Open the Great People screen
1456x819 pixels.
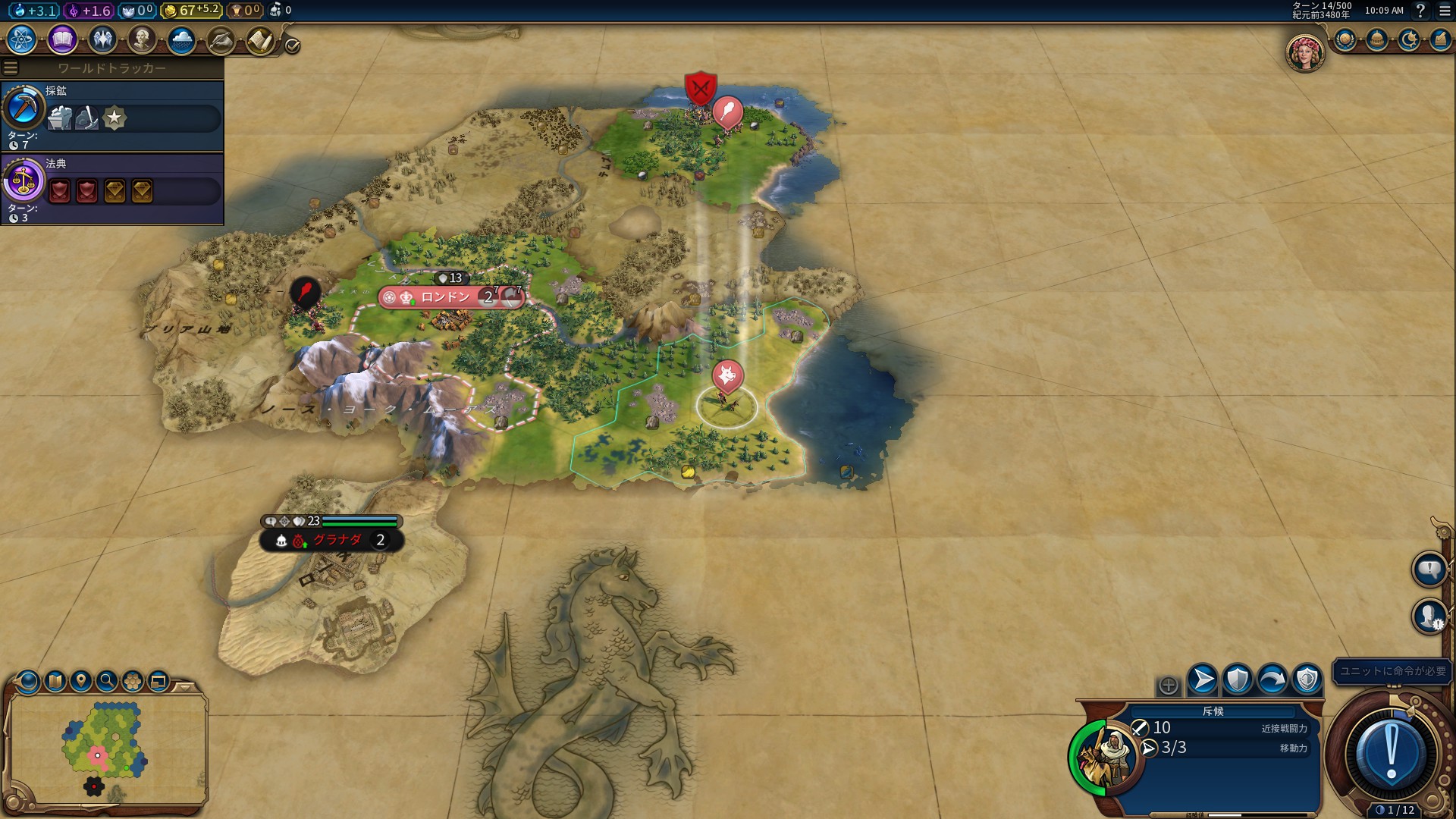[x=142, y=39]
